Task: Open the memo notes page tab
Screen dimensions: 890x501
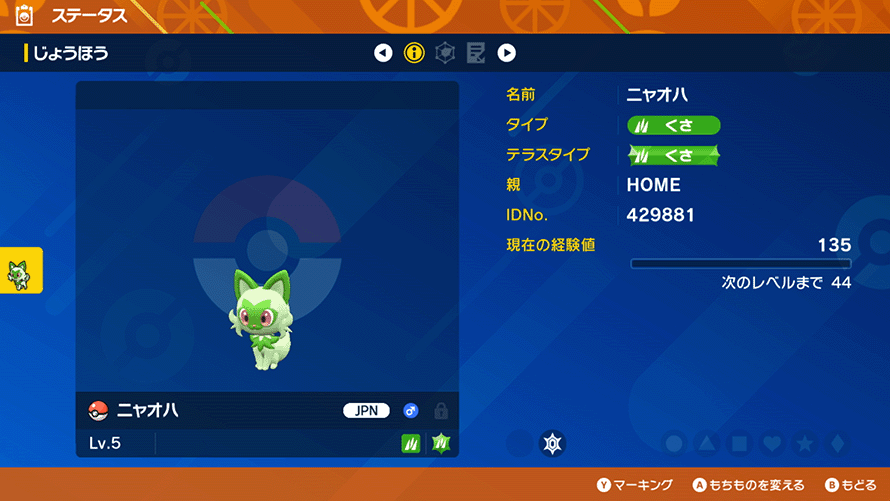Action: point(476,53)
